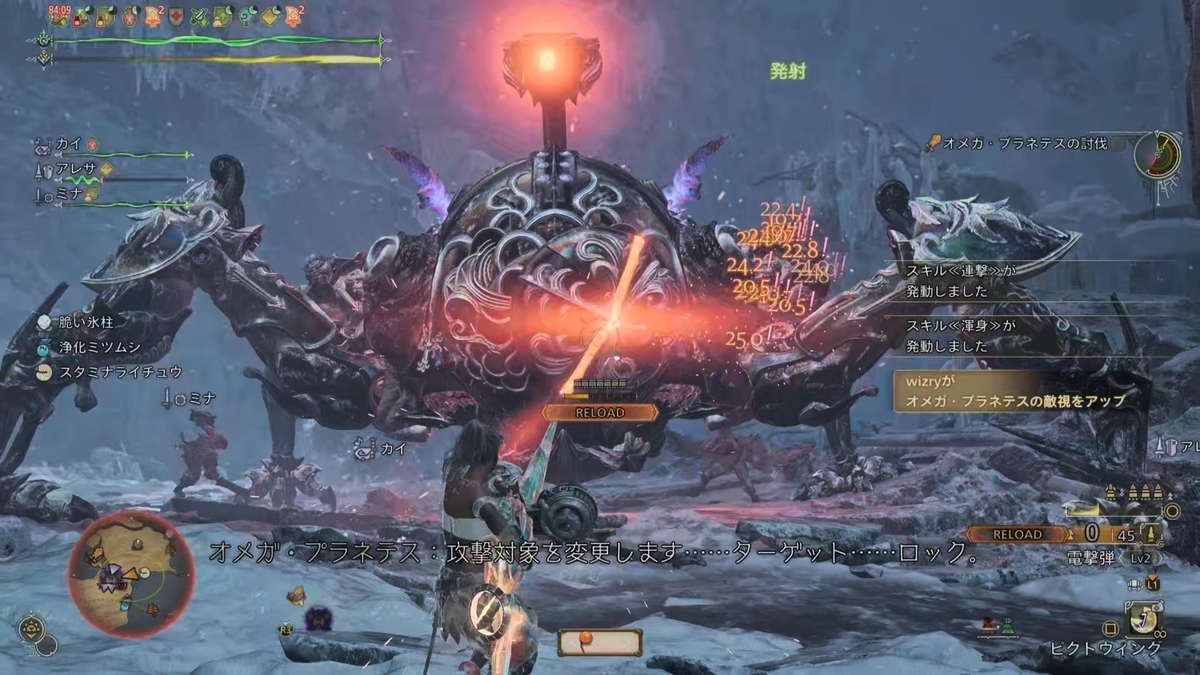Viewport: 1200px width, 675px height.
Task: Click the round quest compass icon
Action: point(1158,155)
